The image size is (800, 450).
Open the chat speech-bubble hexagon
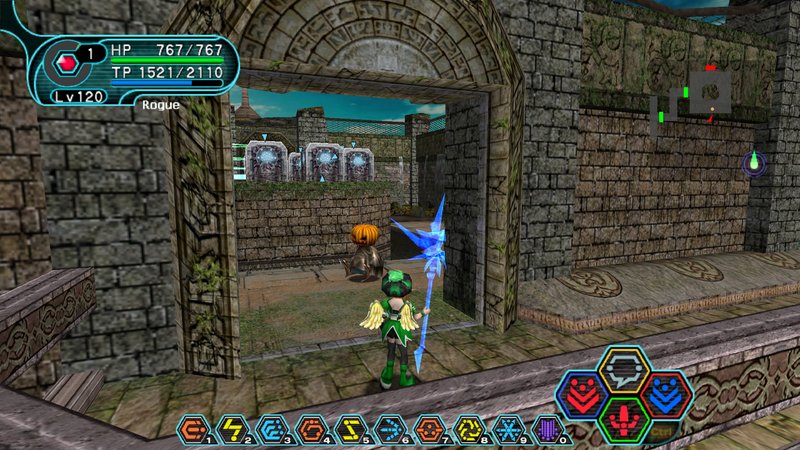pyautogui.click(x=624, y=369)
